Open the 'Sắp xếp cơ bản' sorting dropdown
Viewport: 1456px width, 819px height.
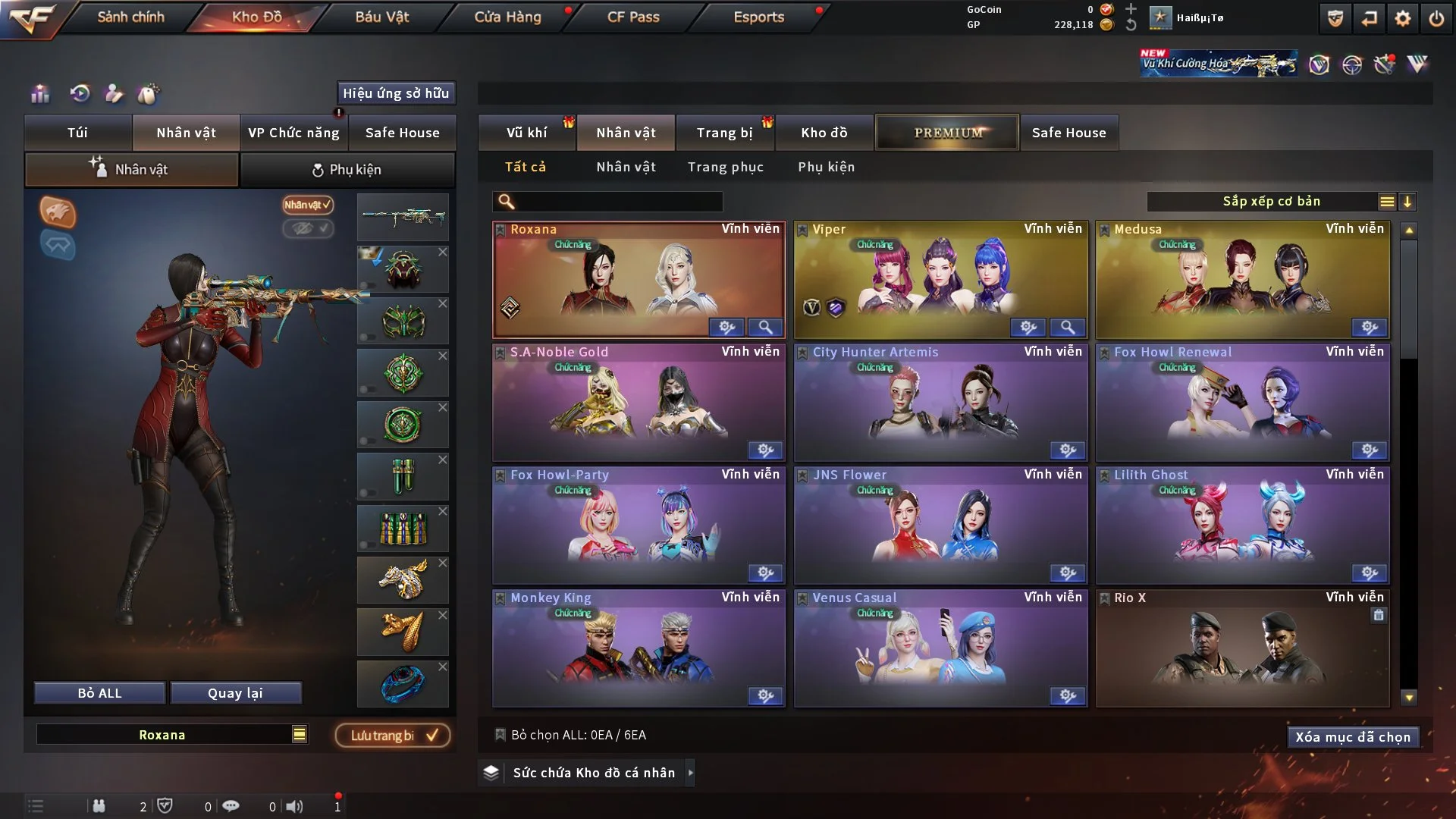pyautogui.click(x=1272, y=201)
